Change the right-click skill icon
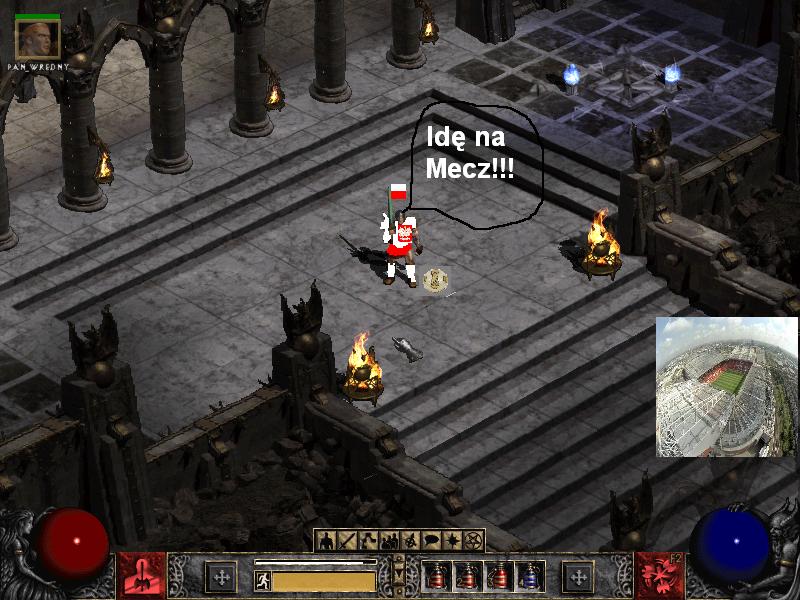This screenshot has height=600, width=800. tap(657, 576)
